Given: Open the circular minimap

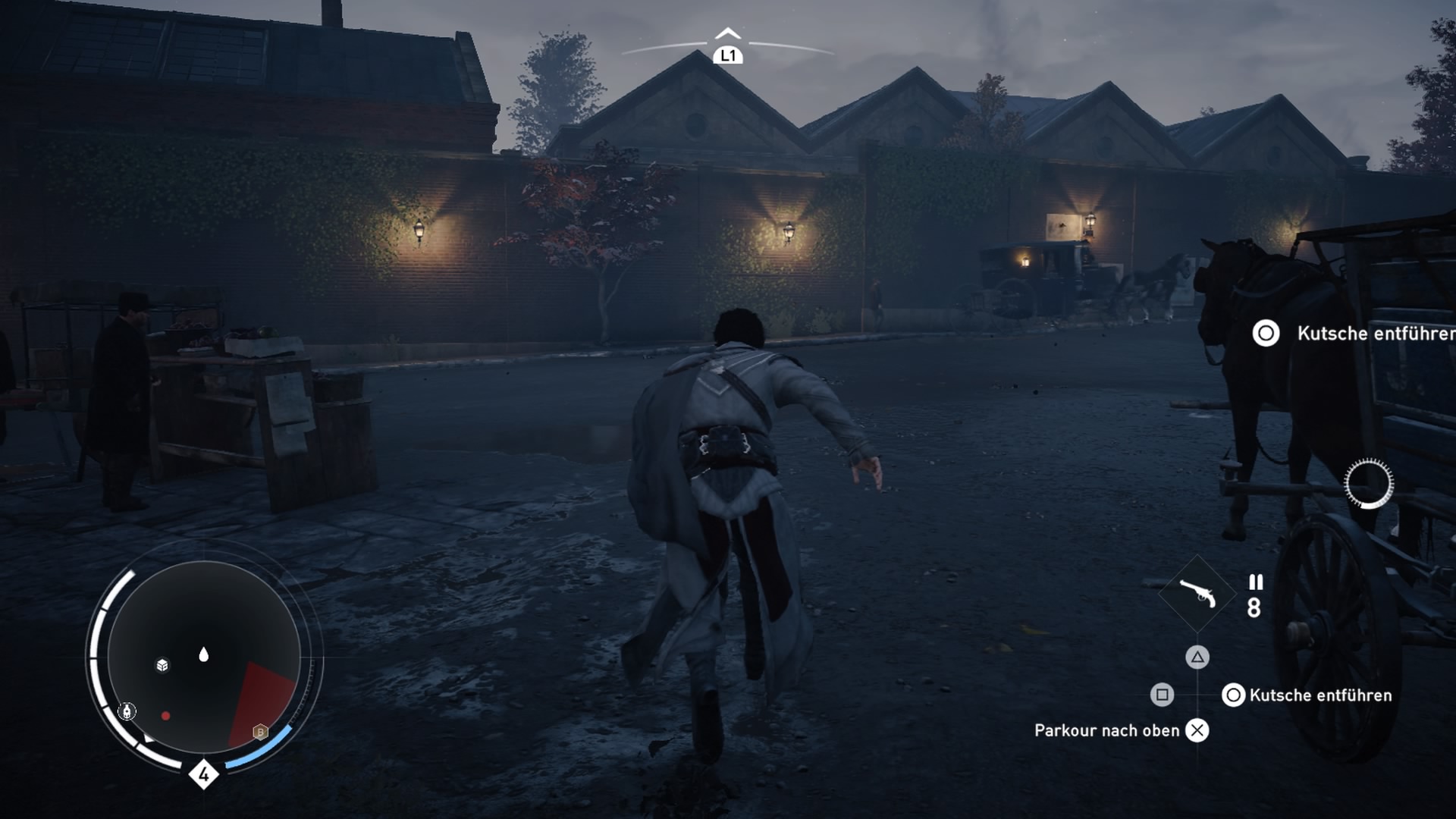Looking at the screenshot, I should [204, 657].
